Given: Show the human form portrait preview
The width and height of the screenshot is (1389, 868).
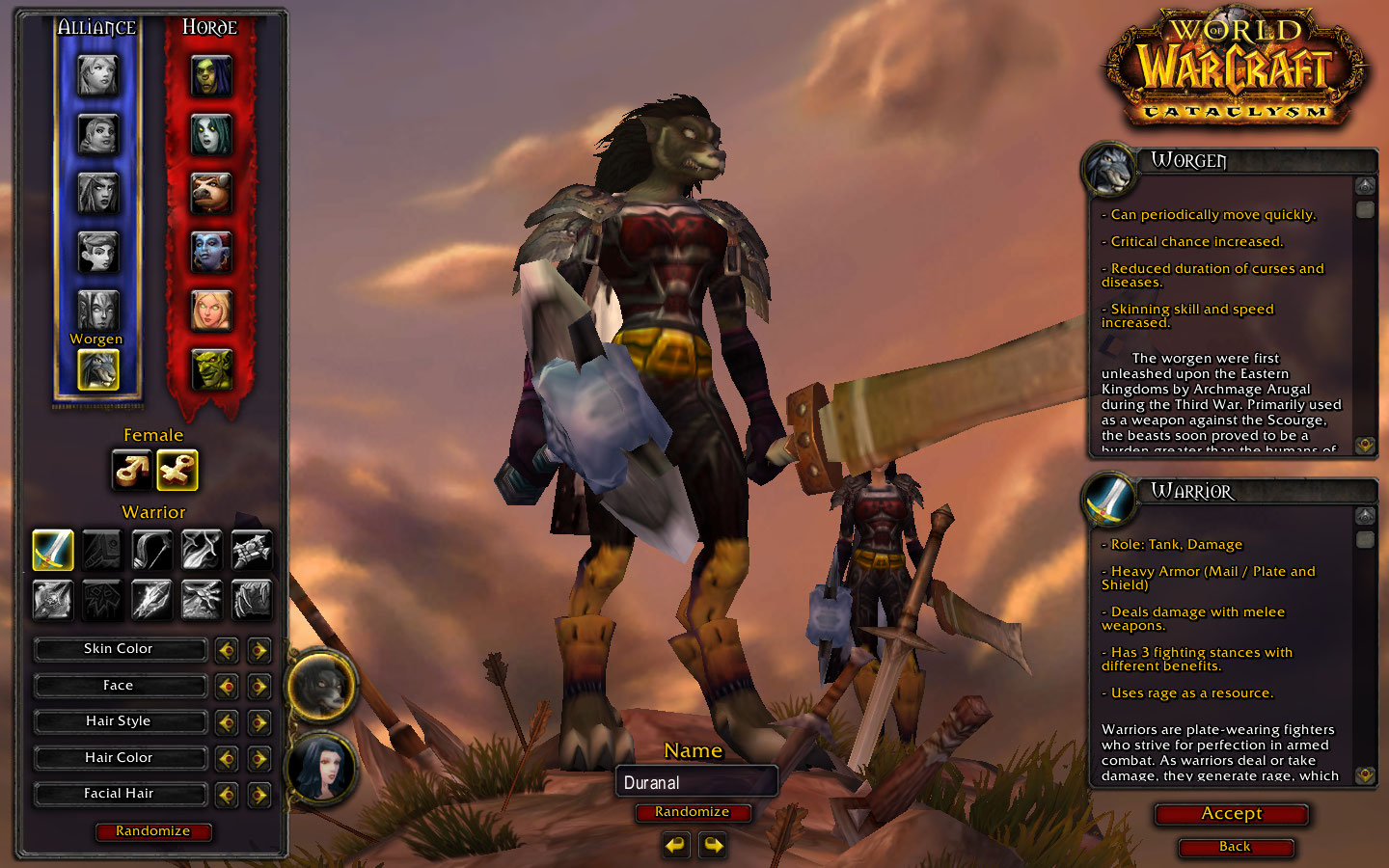Looking at the screenshot, I should pos(322,769).
